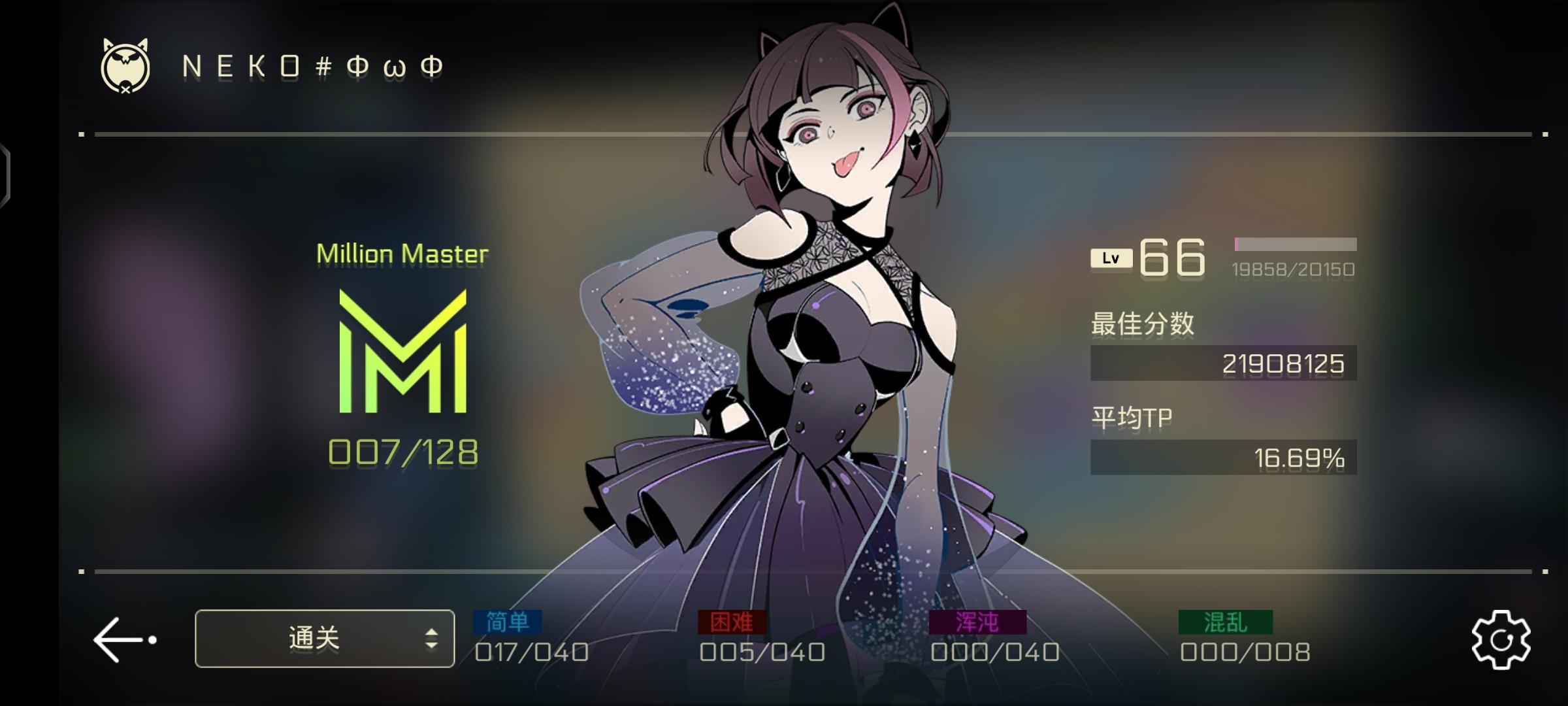Click the up arrow on the filter selector
The width and height of the screenshot is (1568, 706).
pos(432,629)
